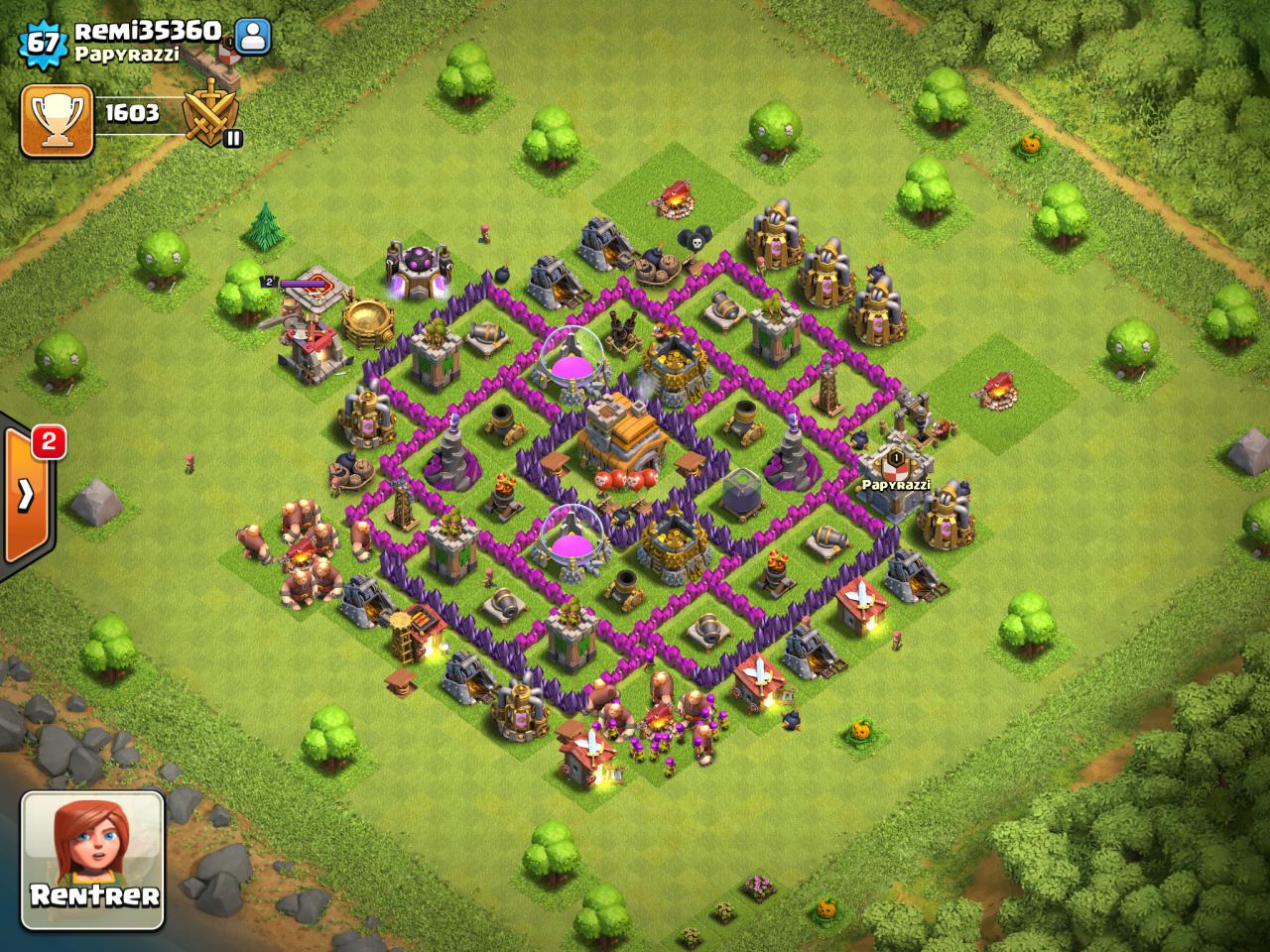Show the crossed swords league badge
This screenshot has width=1270, height=952.
pos(215,118)
